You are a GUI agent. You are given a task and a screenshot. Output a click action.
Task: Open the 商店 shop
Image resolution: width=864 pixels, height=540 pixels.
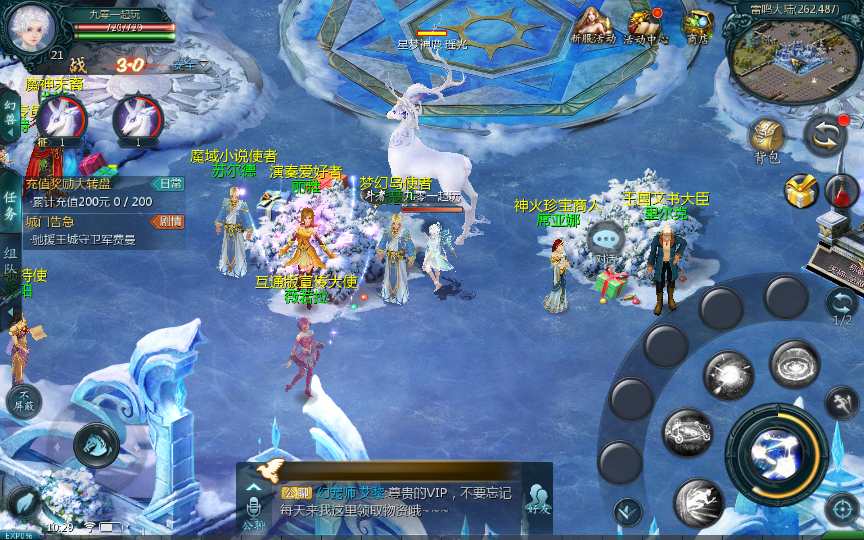[x=697, y=24]
